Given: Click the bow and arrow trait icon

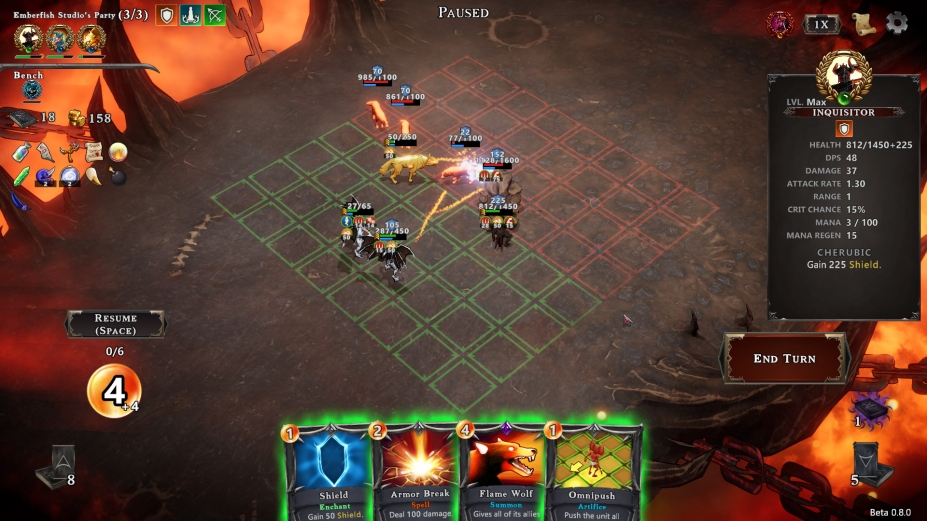Looking at the screenshot, I should tap(215, 15).
